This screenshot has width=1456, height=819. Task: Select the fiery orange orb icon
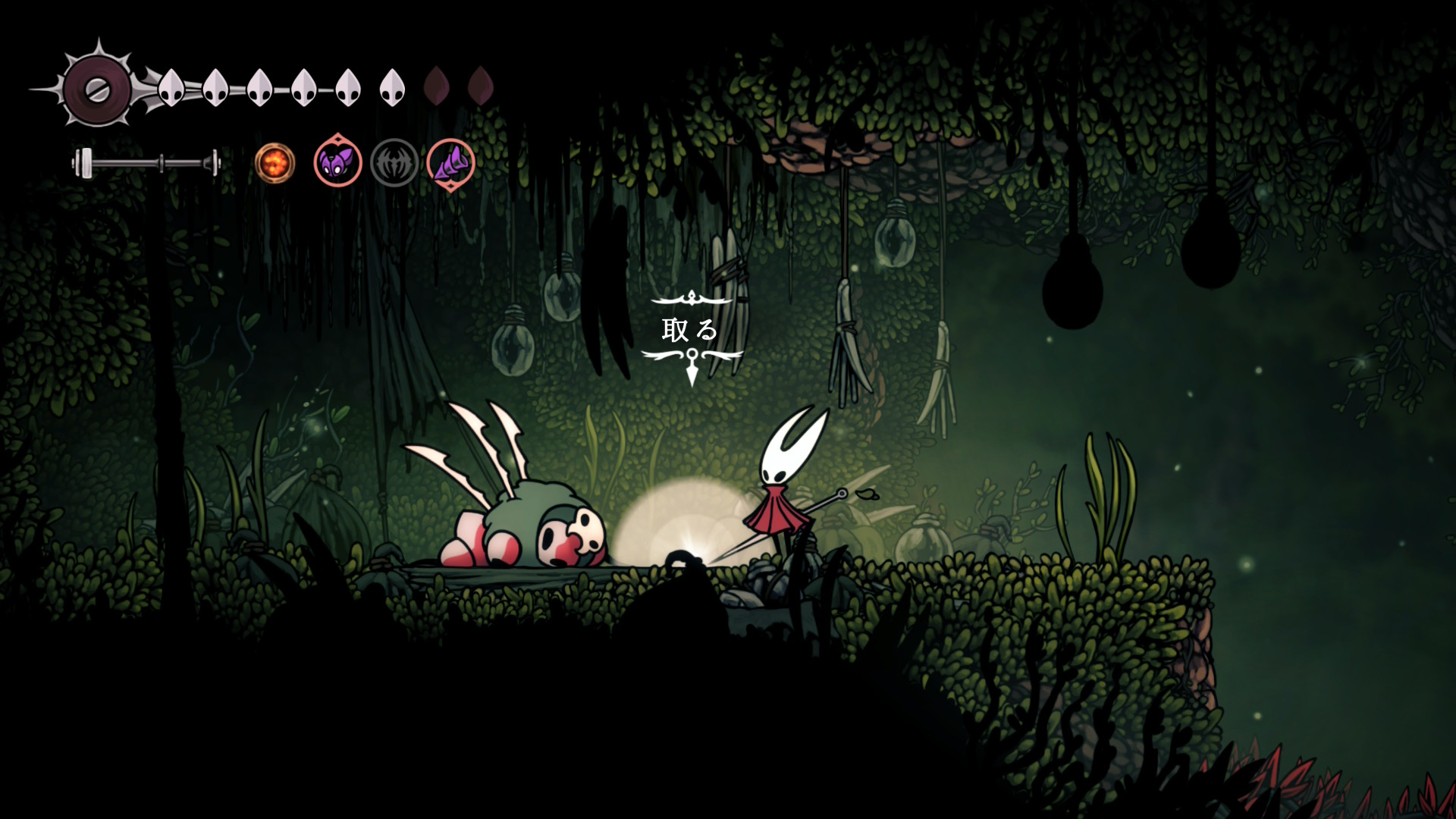coord(275,162)
